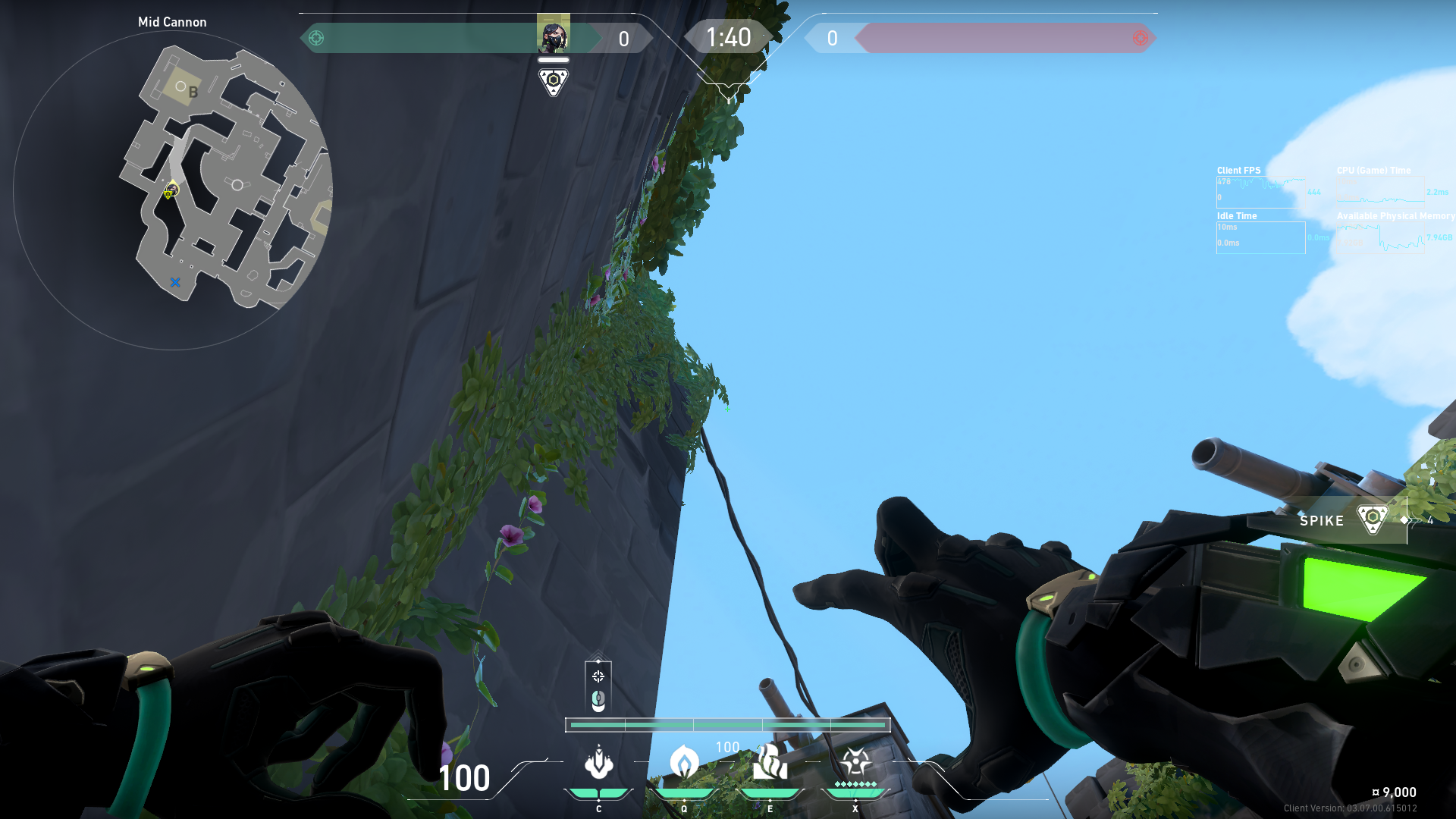Viewport: 1456px width, 819px height.
Task: Activate the Viper's Pit ultimate icon
Action: pyautogui.click(x=855, y=763)
